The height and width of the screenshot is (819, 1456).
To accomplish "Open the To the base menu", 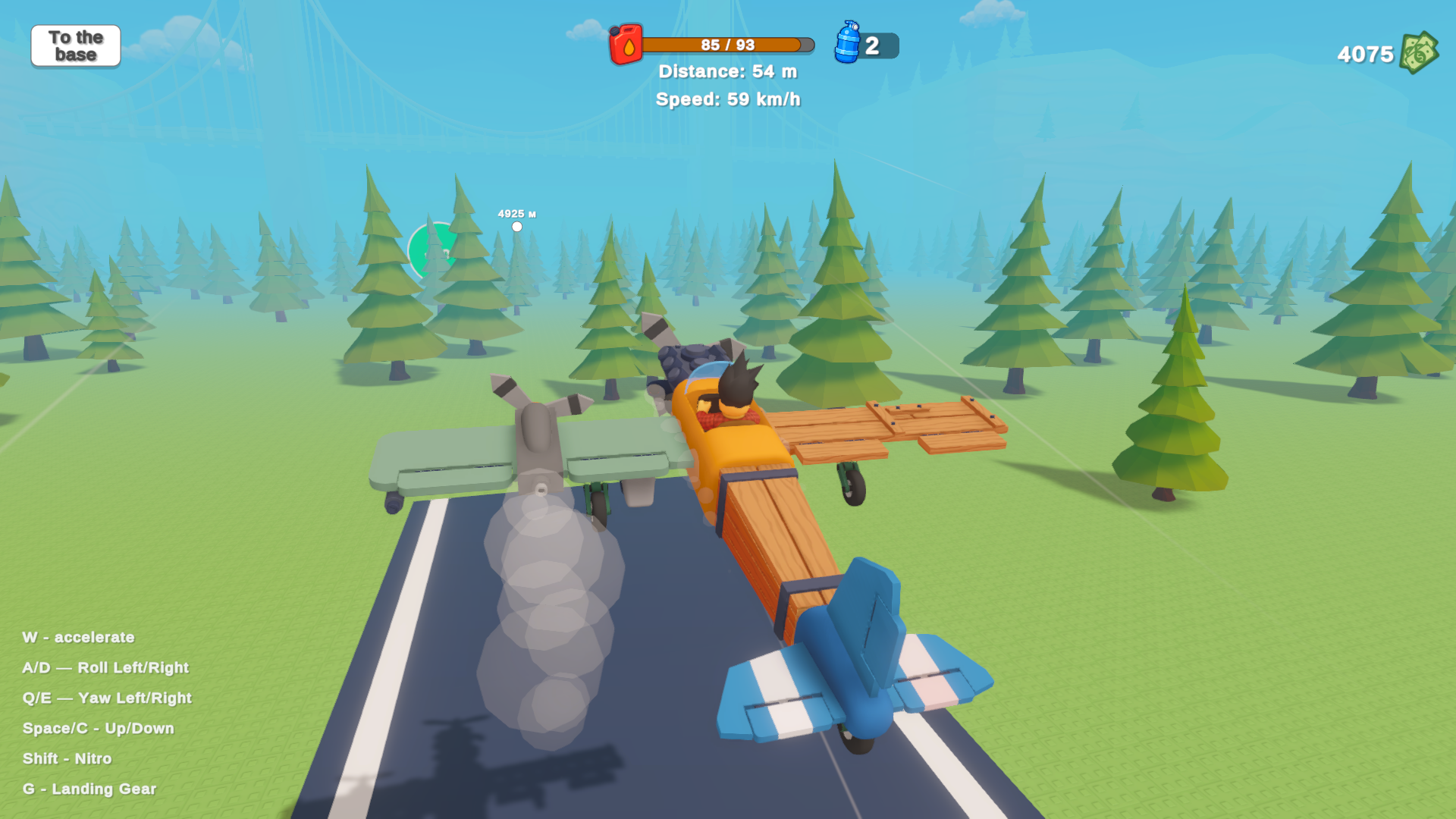I will click(x=75, y=46).
